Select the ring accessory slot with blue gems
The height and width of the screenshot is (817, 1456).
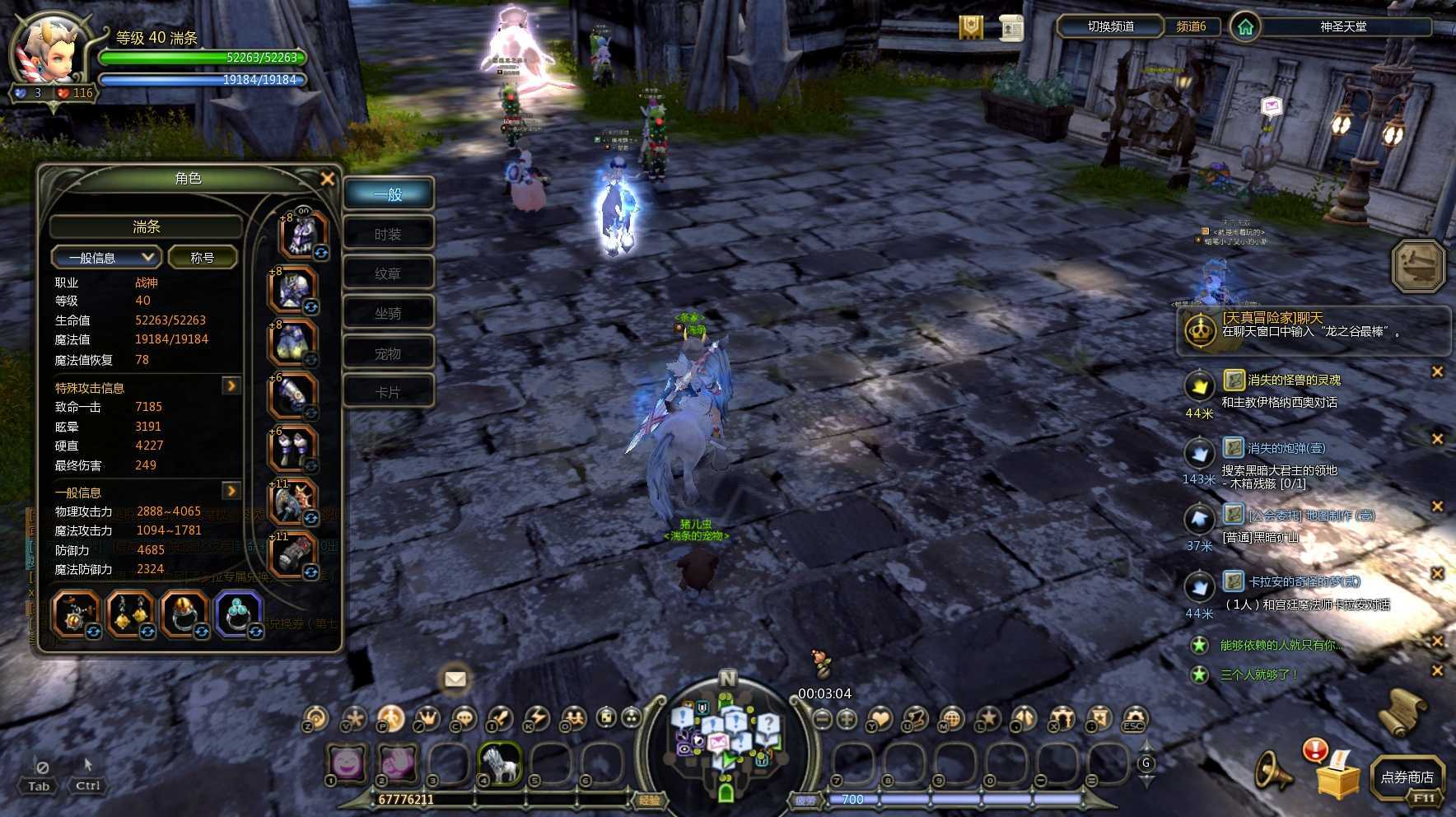click(x=239, y=614)
